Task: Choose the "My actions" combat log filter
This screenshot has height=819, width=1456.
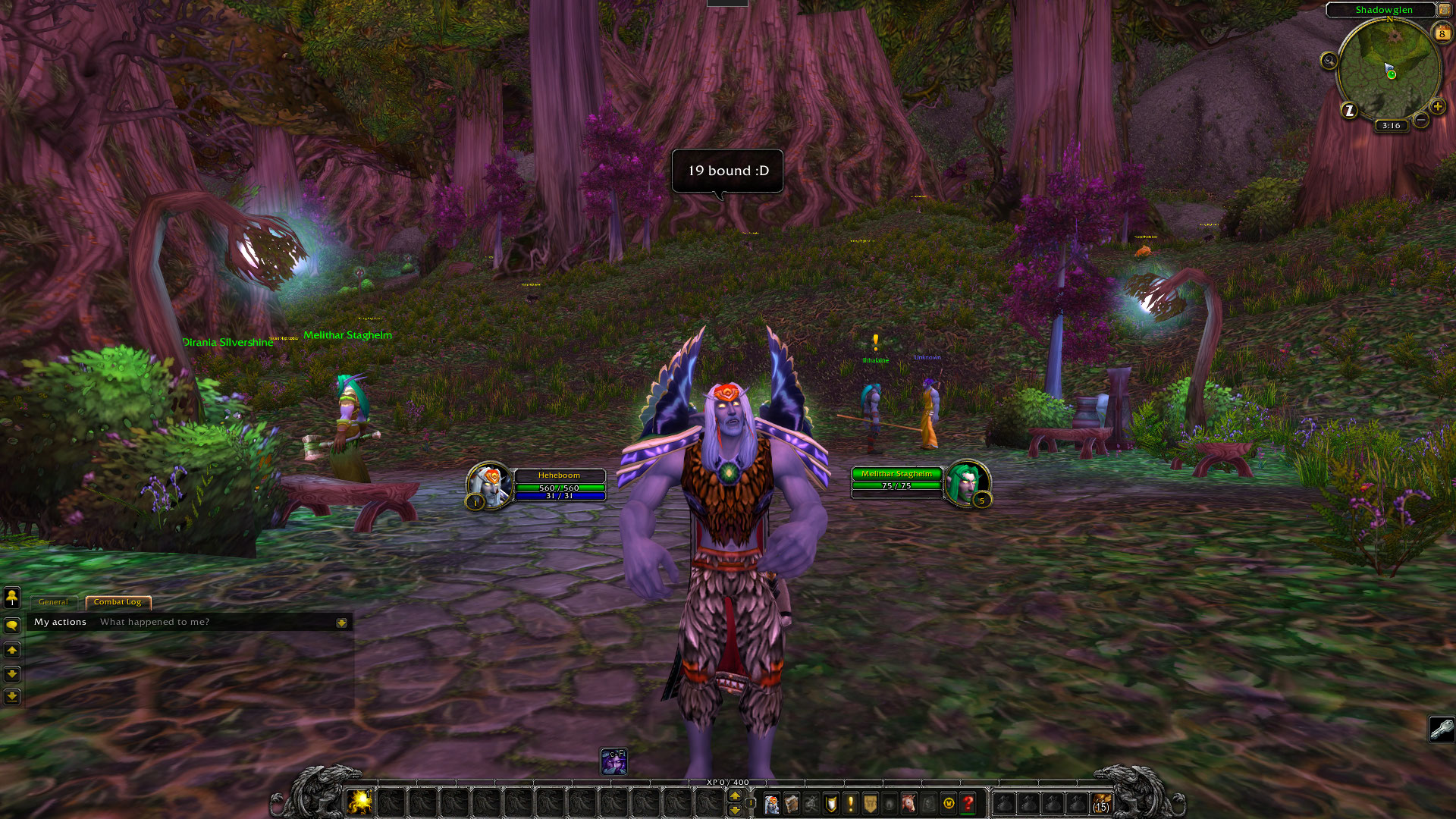Action: pyautogui.click(x=60, y=622)
